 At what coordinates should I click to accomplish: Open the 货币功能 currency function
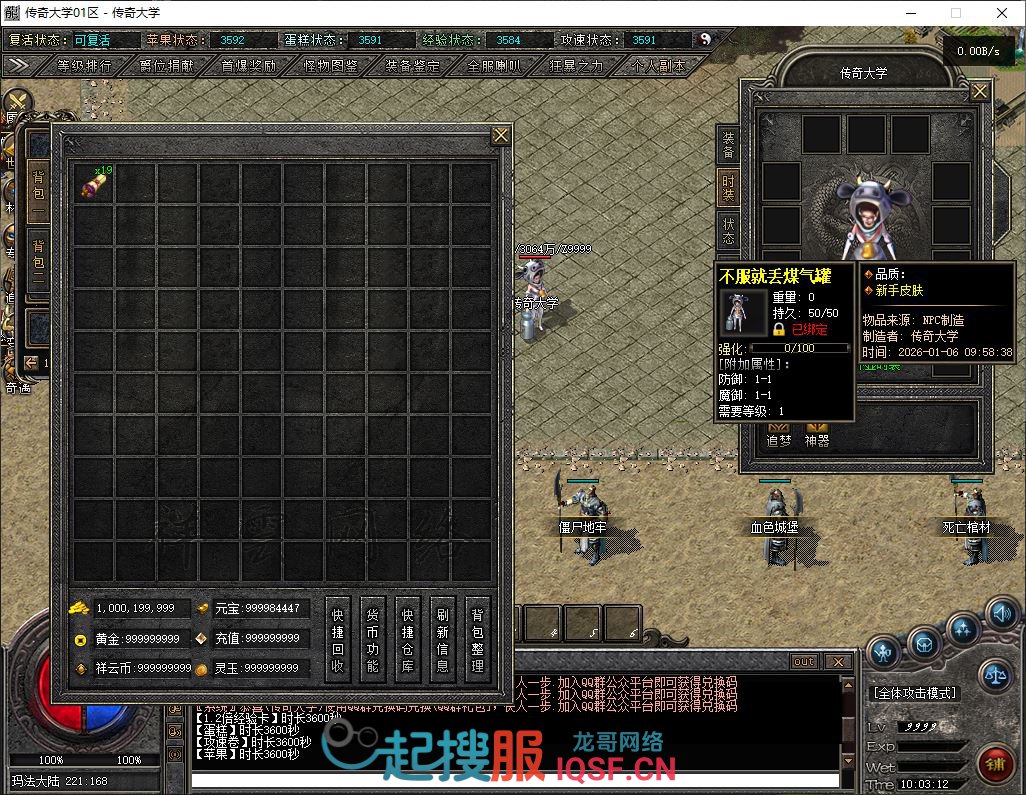372,640
